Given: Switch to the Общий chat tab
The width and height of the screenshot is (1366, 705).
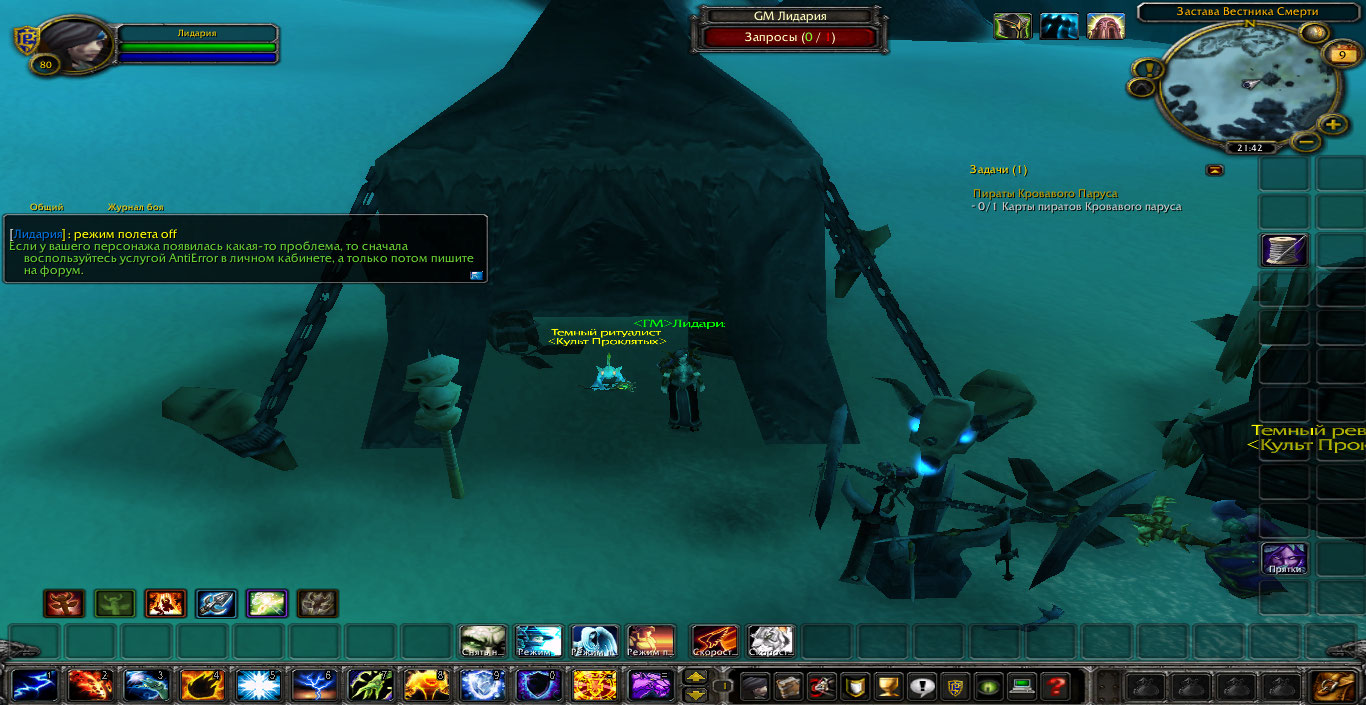Looking at the screenshot, I should [x=47, y=207].
